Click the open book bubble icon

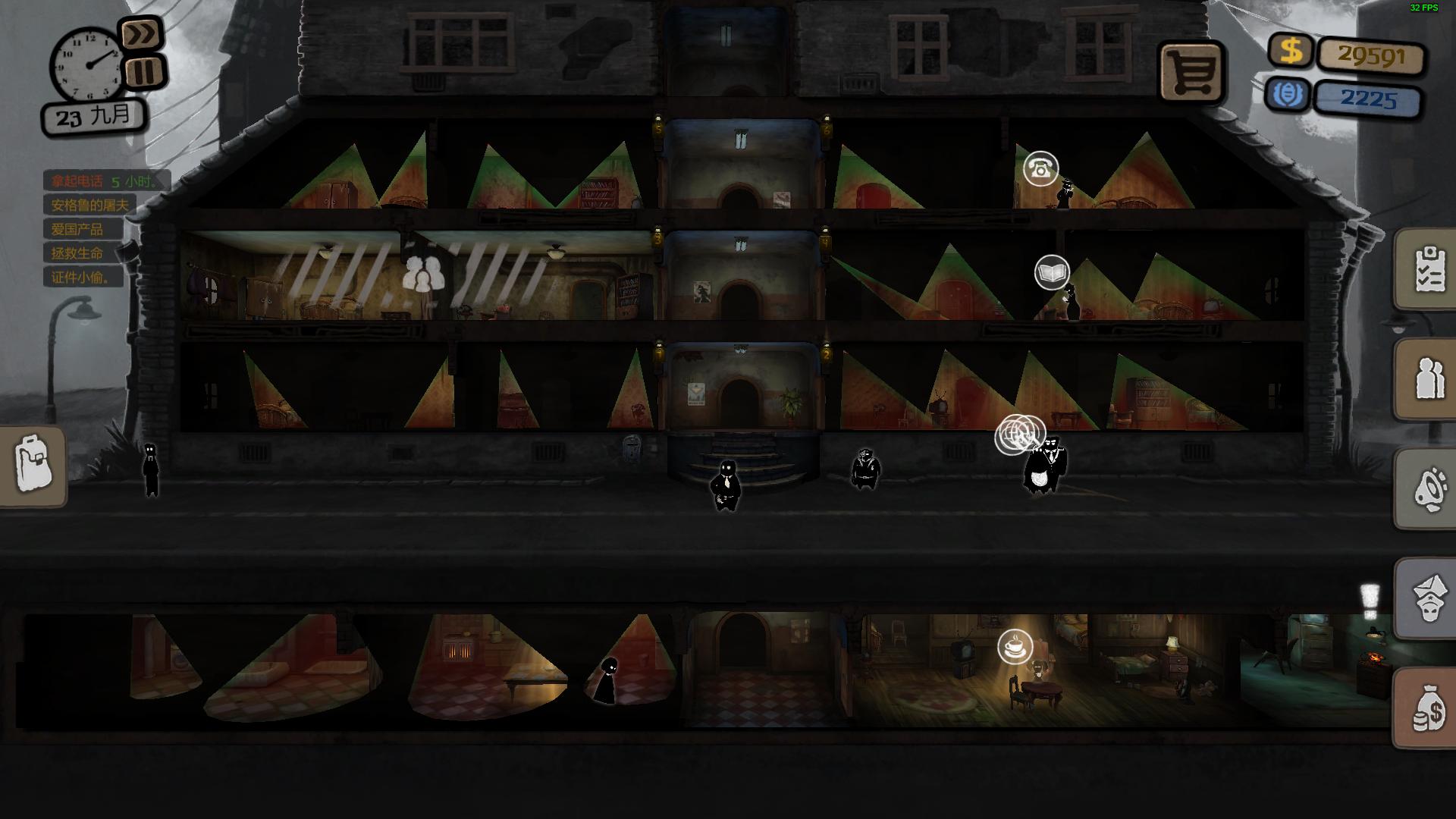[x=1052, y=272]
